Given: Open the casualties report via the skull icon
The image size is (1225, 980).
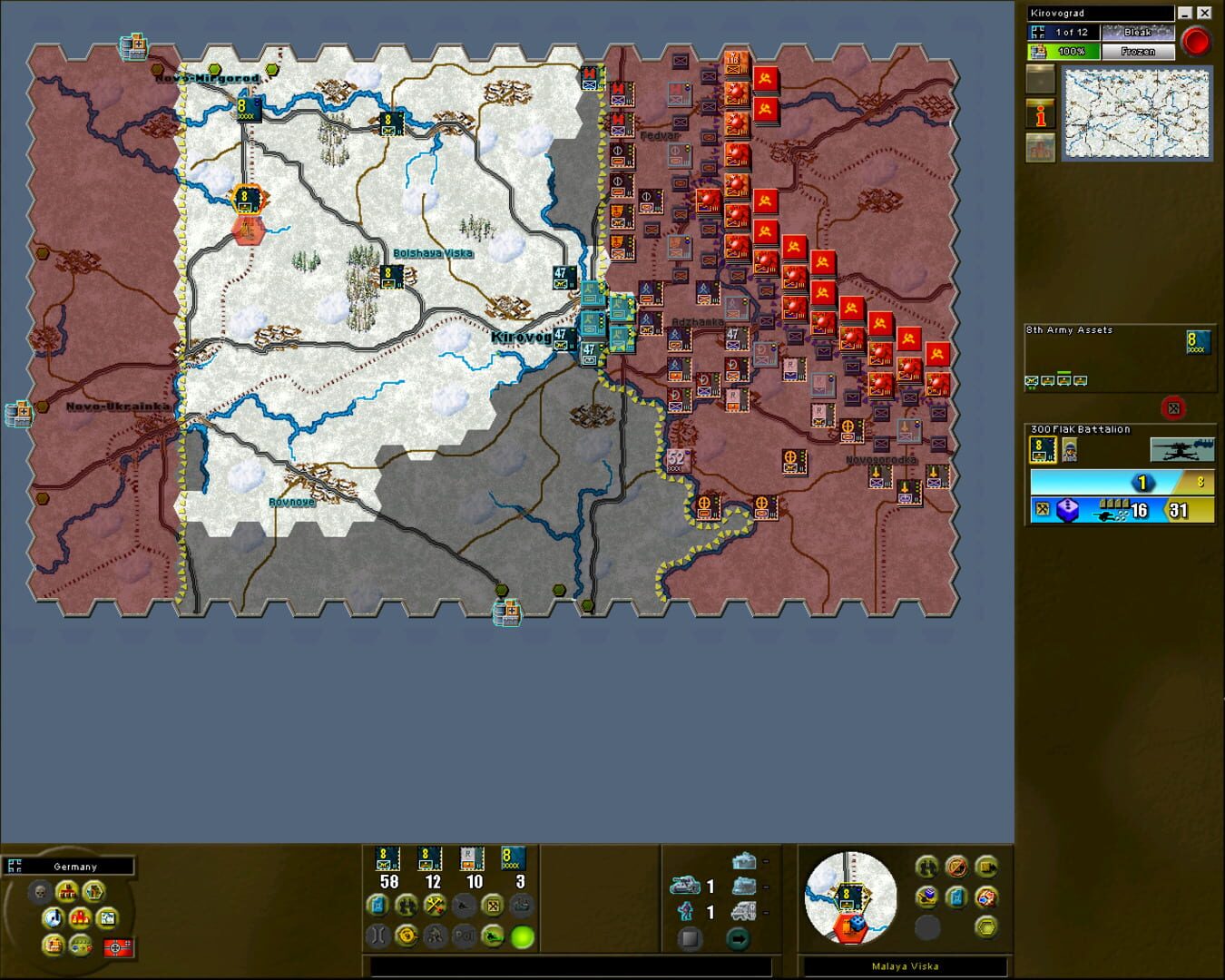Looking at the screenshot, I should coord(39,891).
